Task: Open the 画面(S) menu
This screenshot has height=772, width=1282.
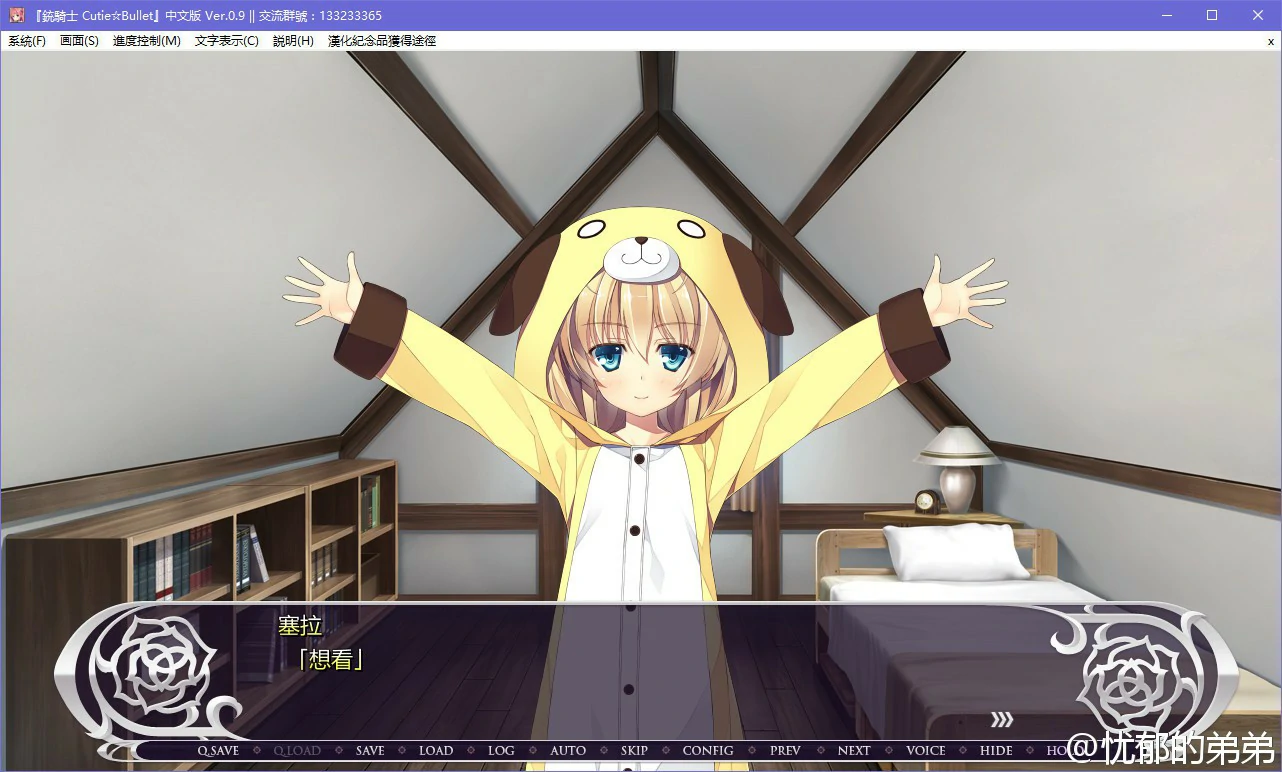Action: click(x=79, y=41)
